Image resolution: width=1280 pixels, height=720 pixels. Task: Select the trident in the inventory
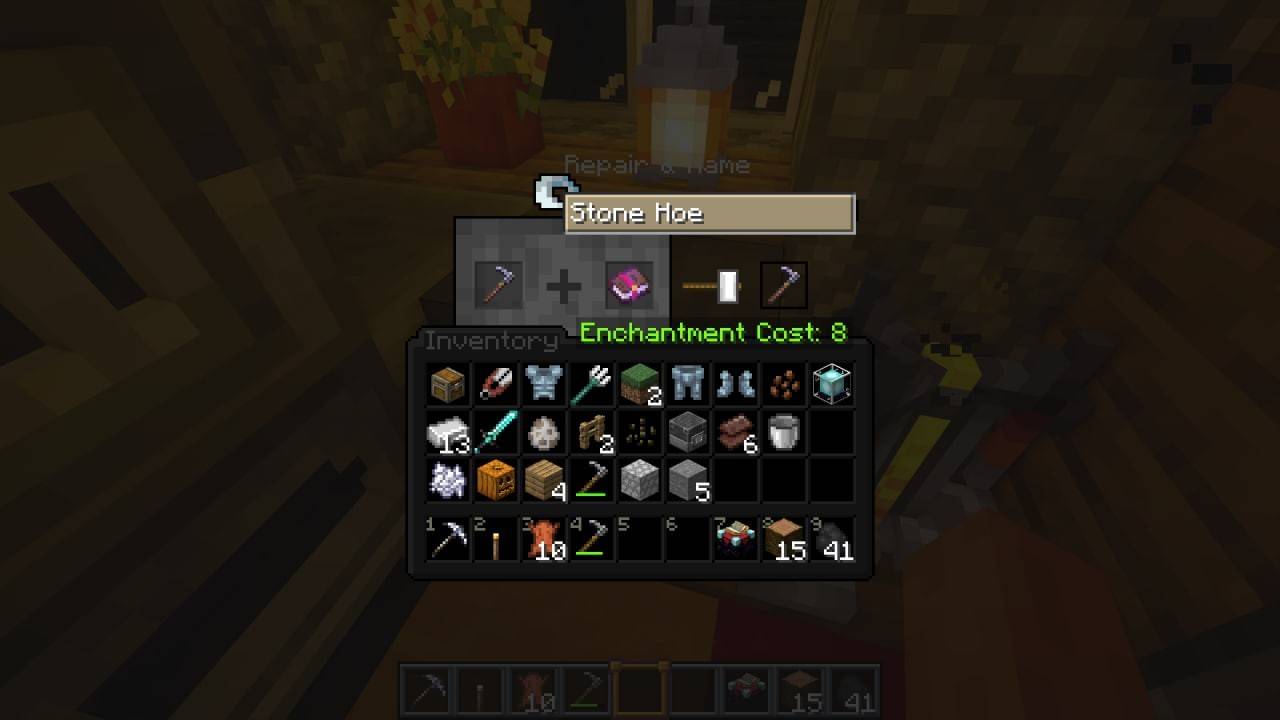tap(591, 383)
